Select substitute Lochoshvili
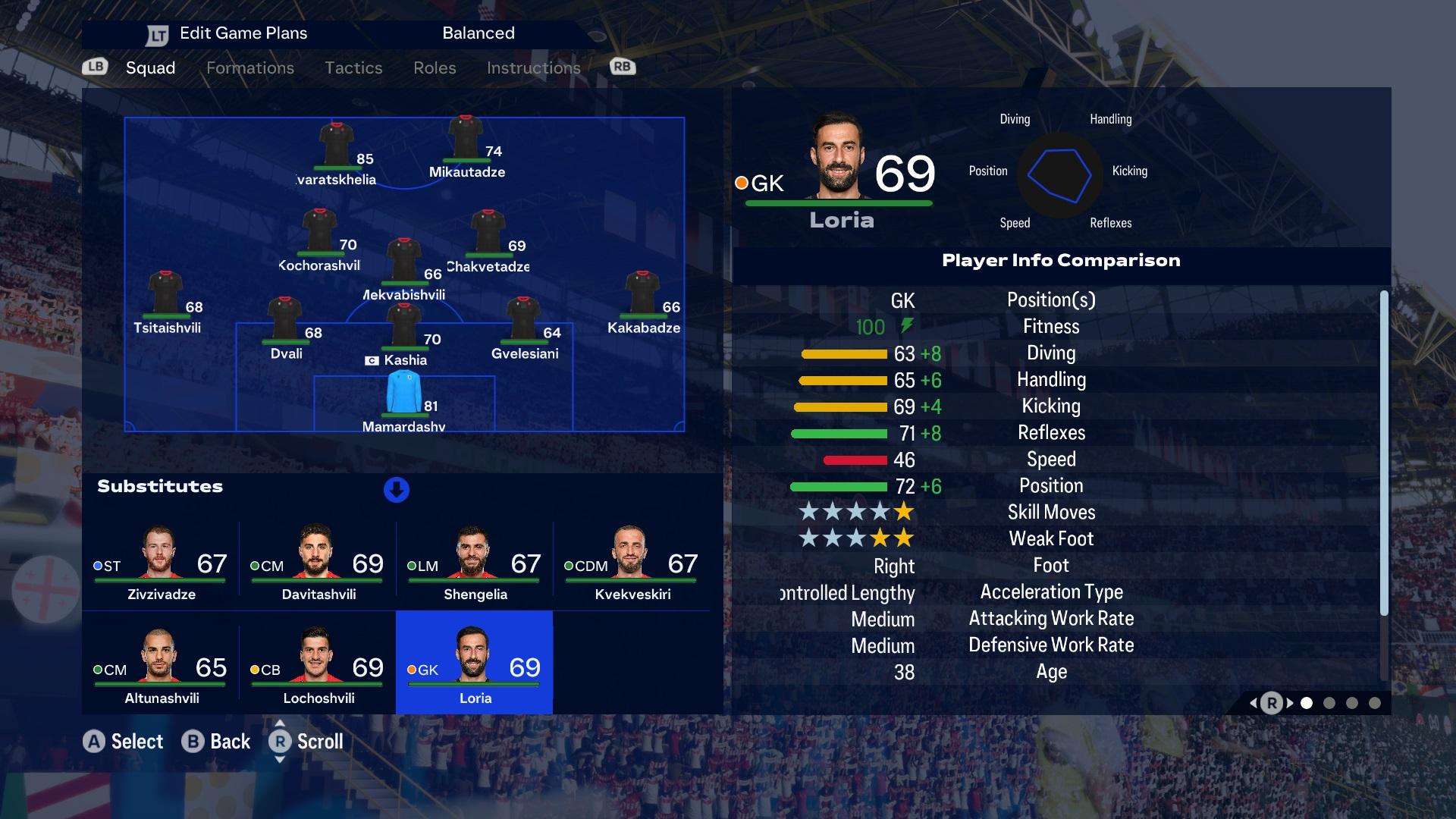The width and height of the screenshot is (1456, 819). 318,665
